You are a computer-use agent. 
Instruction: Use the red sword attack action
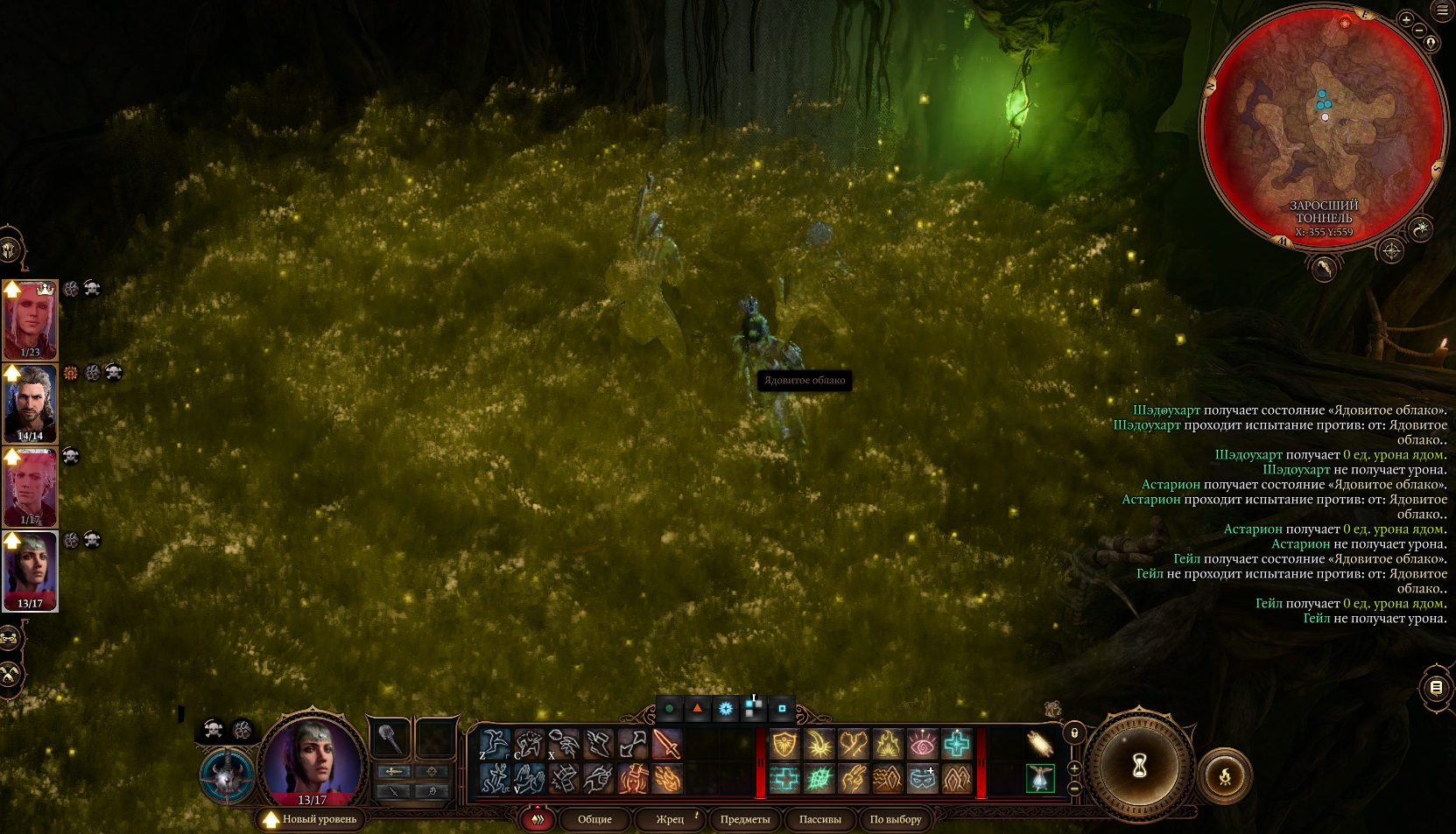[667, 745]
